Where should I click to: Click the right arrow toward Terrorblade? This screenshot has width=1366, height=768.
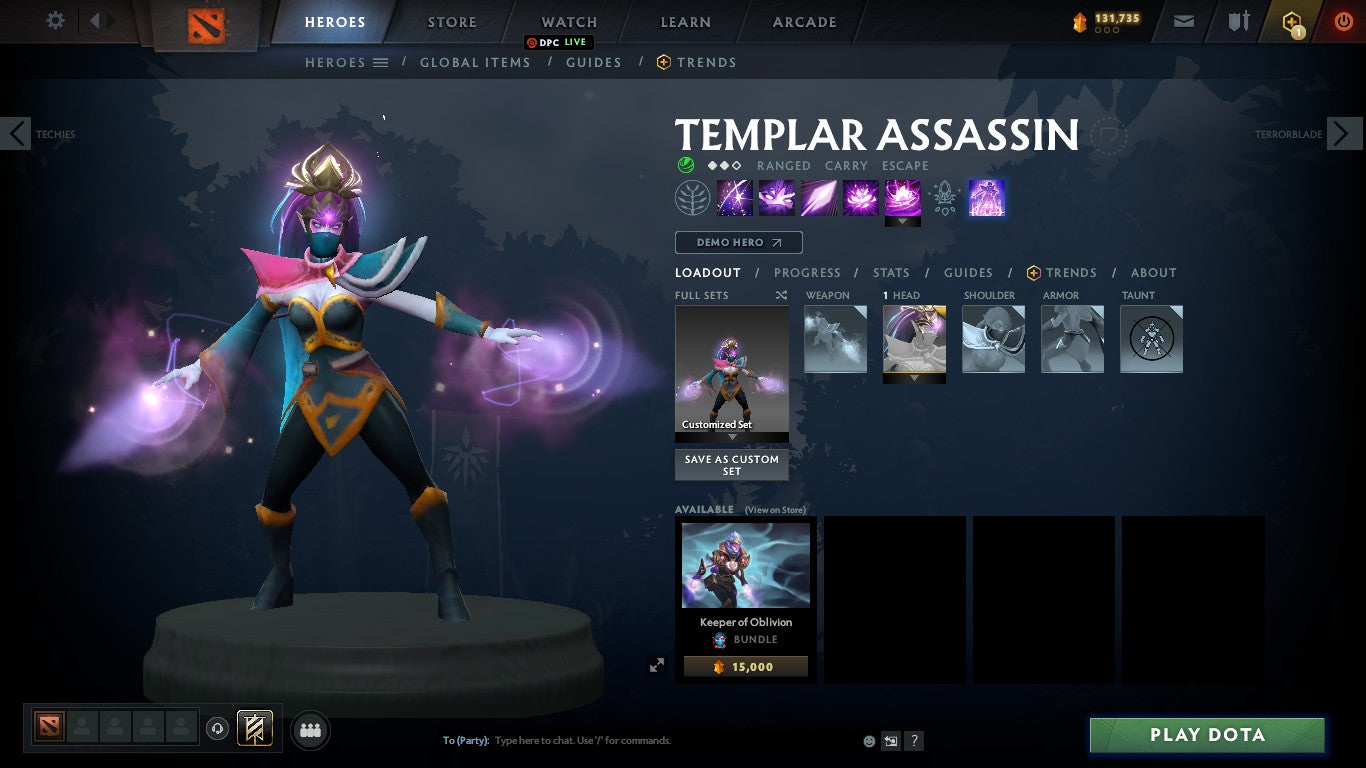tap(1345, 133)
